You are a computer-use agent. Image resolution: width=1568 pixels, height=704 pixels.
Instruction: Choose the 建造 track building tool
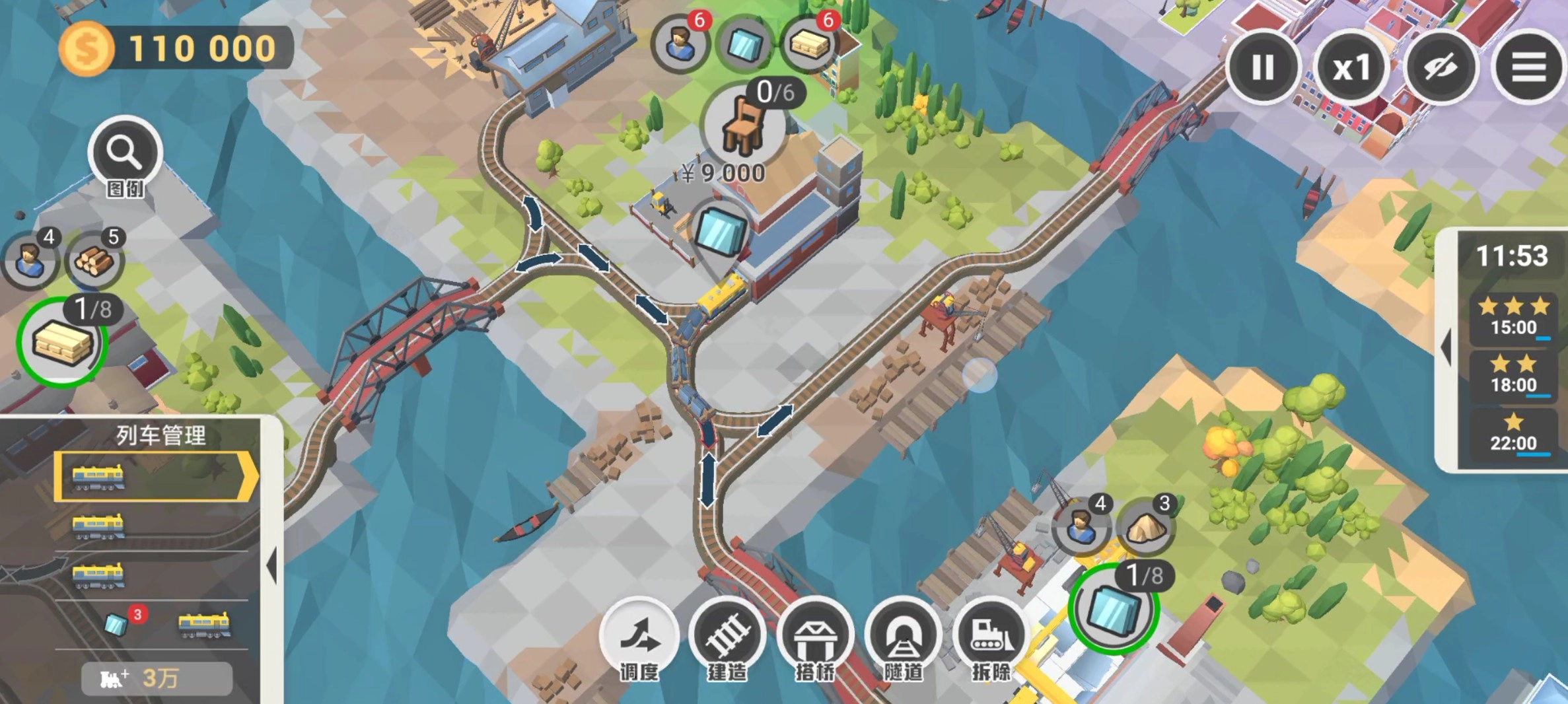[x=727, y=635]
